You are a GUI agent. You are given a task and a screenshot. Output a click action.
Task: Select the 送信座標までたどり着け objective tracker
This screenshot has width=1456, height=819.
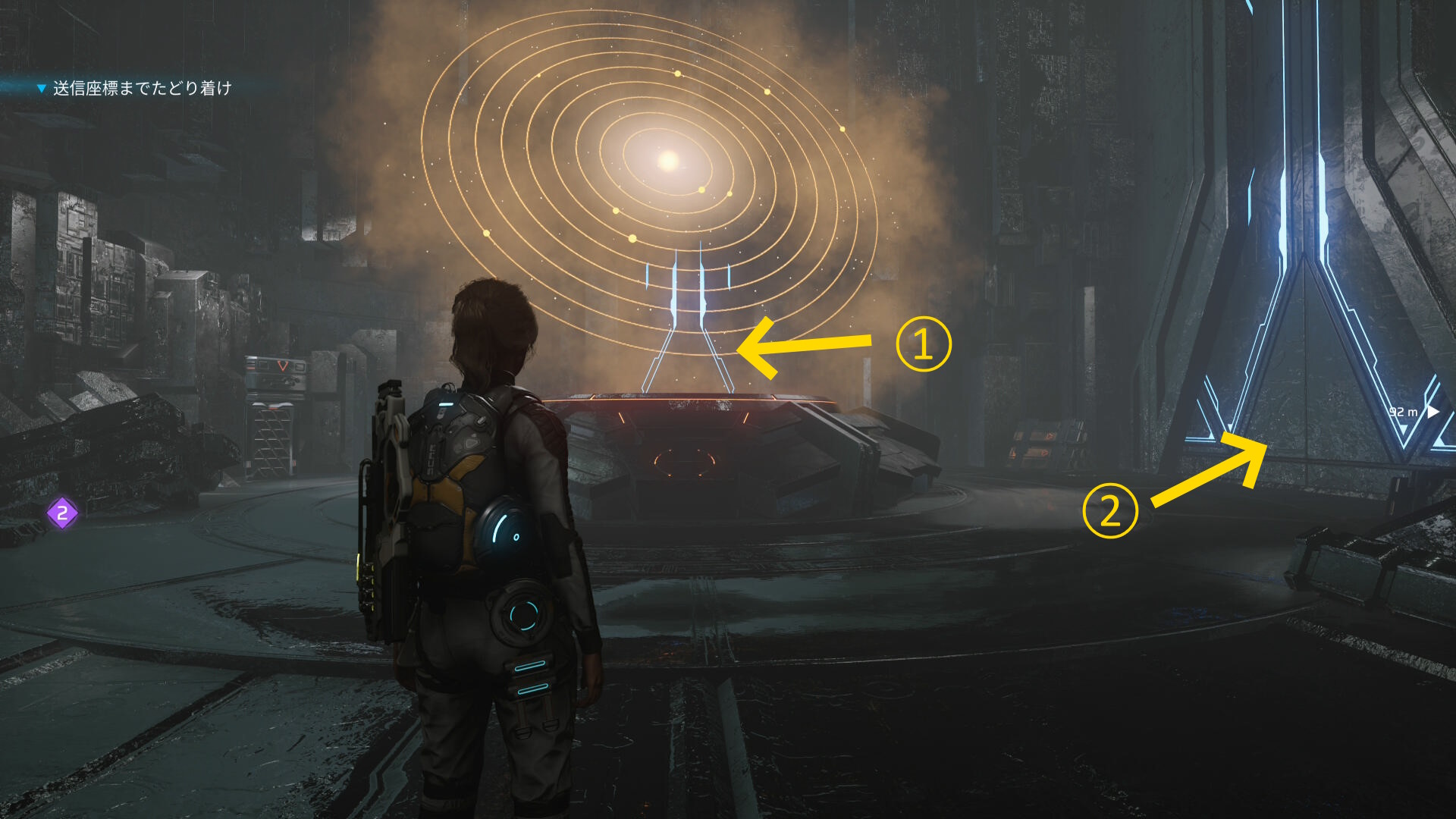[141, 89]
